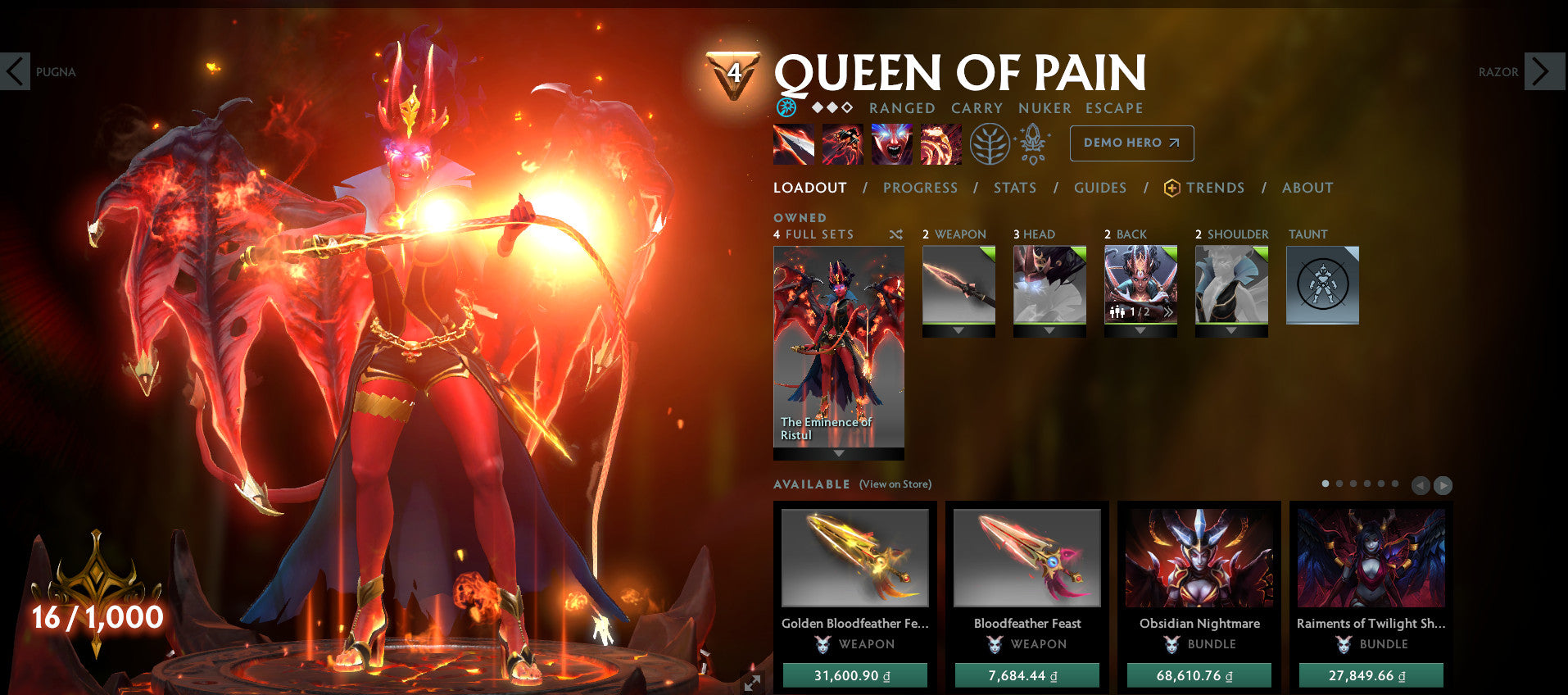Expand the Weapon slot item options
Screen dimensions: 1568x695
(958, 331)
